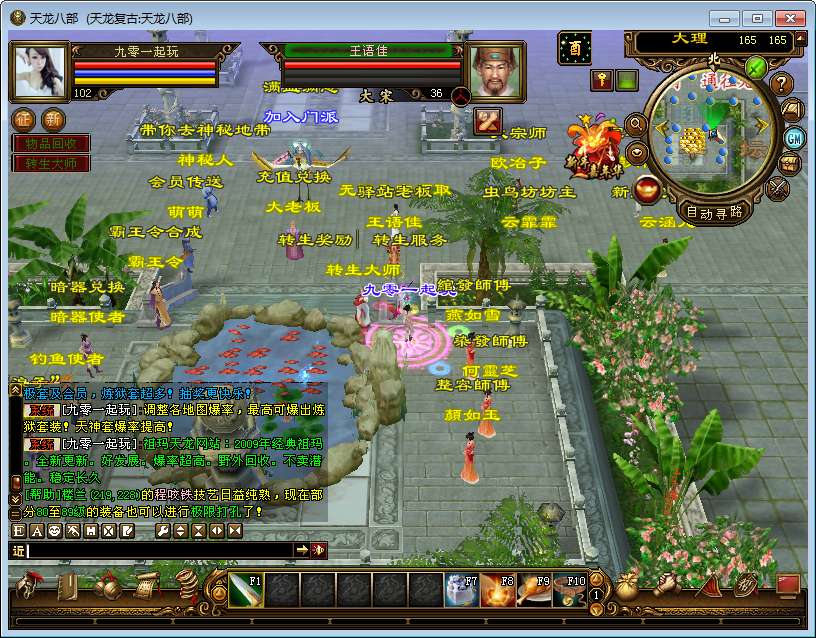The image size is (816, 638).
Task: Use the F1 green blade skill slot
Action: coord(246,590)
